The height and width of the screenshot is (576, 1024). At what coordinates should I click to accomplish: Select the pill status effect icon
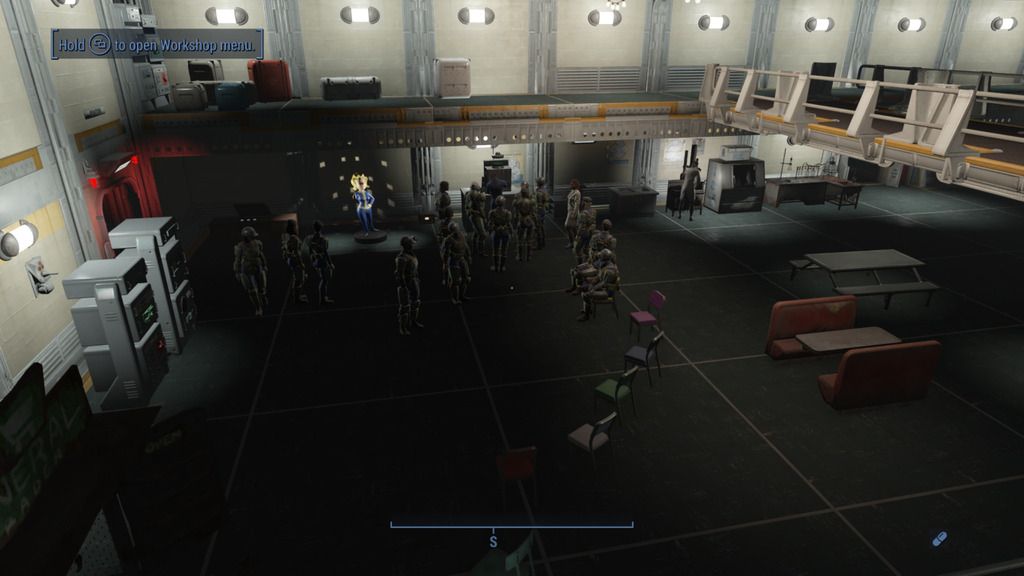point(938,539)
